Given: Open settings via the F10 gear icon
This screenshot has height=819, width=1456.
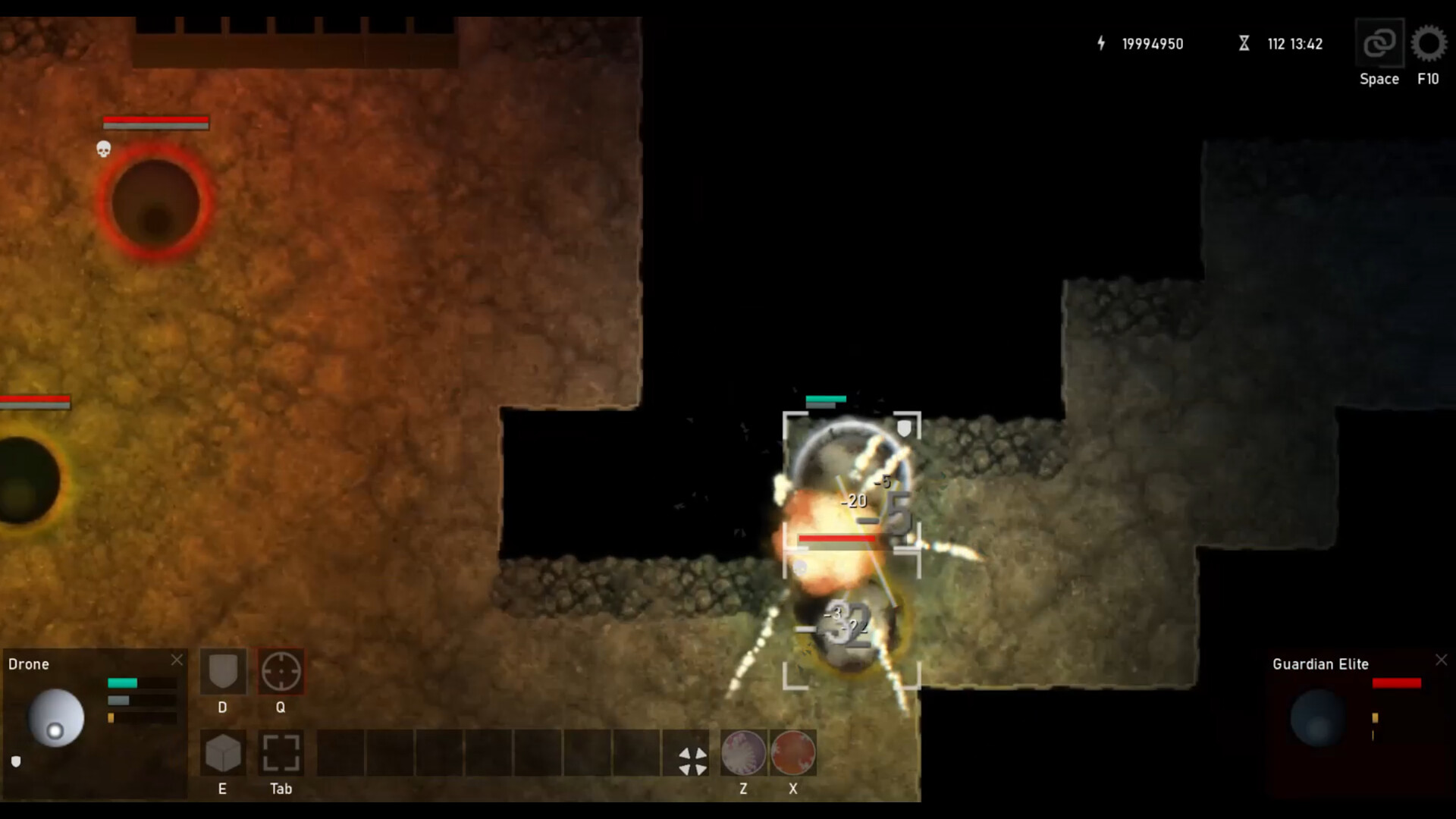Looking at the screenshot, I should click(1429, 44).
